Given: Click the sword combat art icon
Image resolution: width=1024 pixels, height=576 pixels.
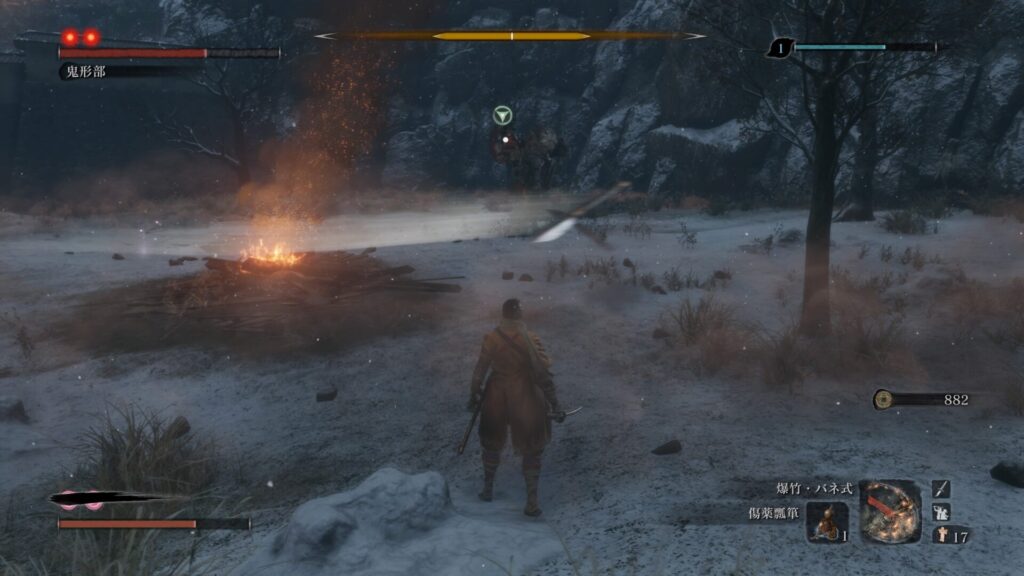Looking at the screenshot, I should (941, 489).
